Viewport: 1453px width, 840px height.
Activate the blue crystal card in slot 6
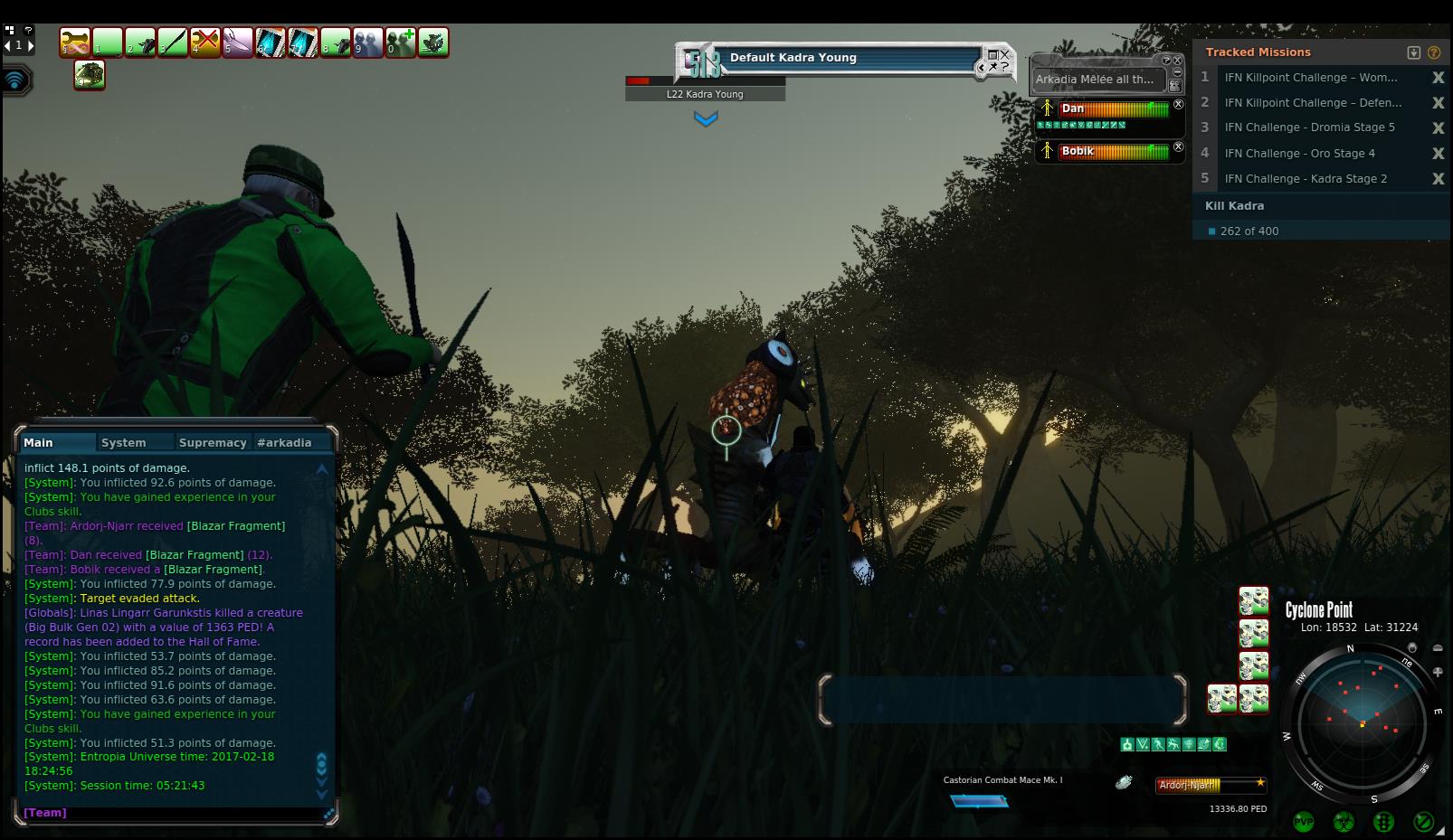(271, 42)
